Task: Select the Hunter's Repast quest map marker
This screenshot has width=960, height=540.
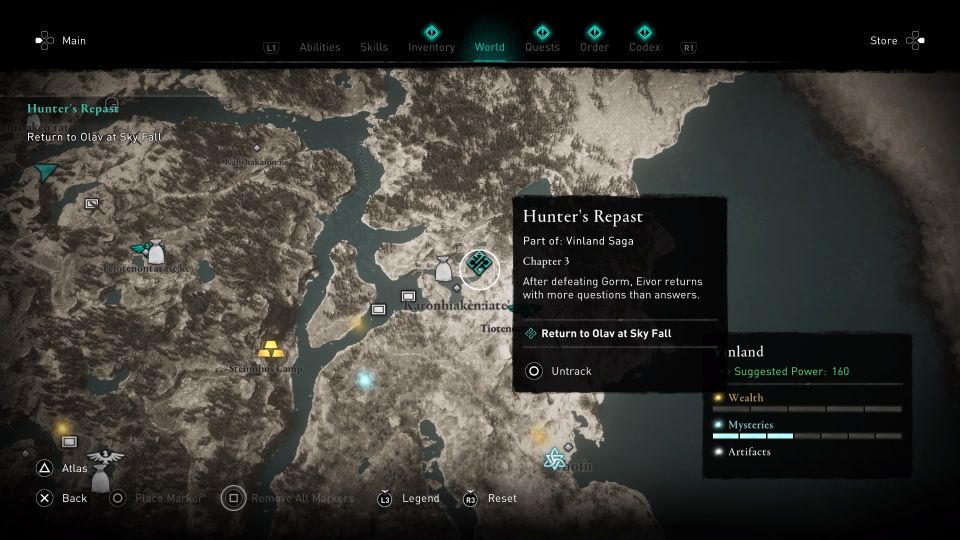Action: 479,265
